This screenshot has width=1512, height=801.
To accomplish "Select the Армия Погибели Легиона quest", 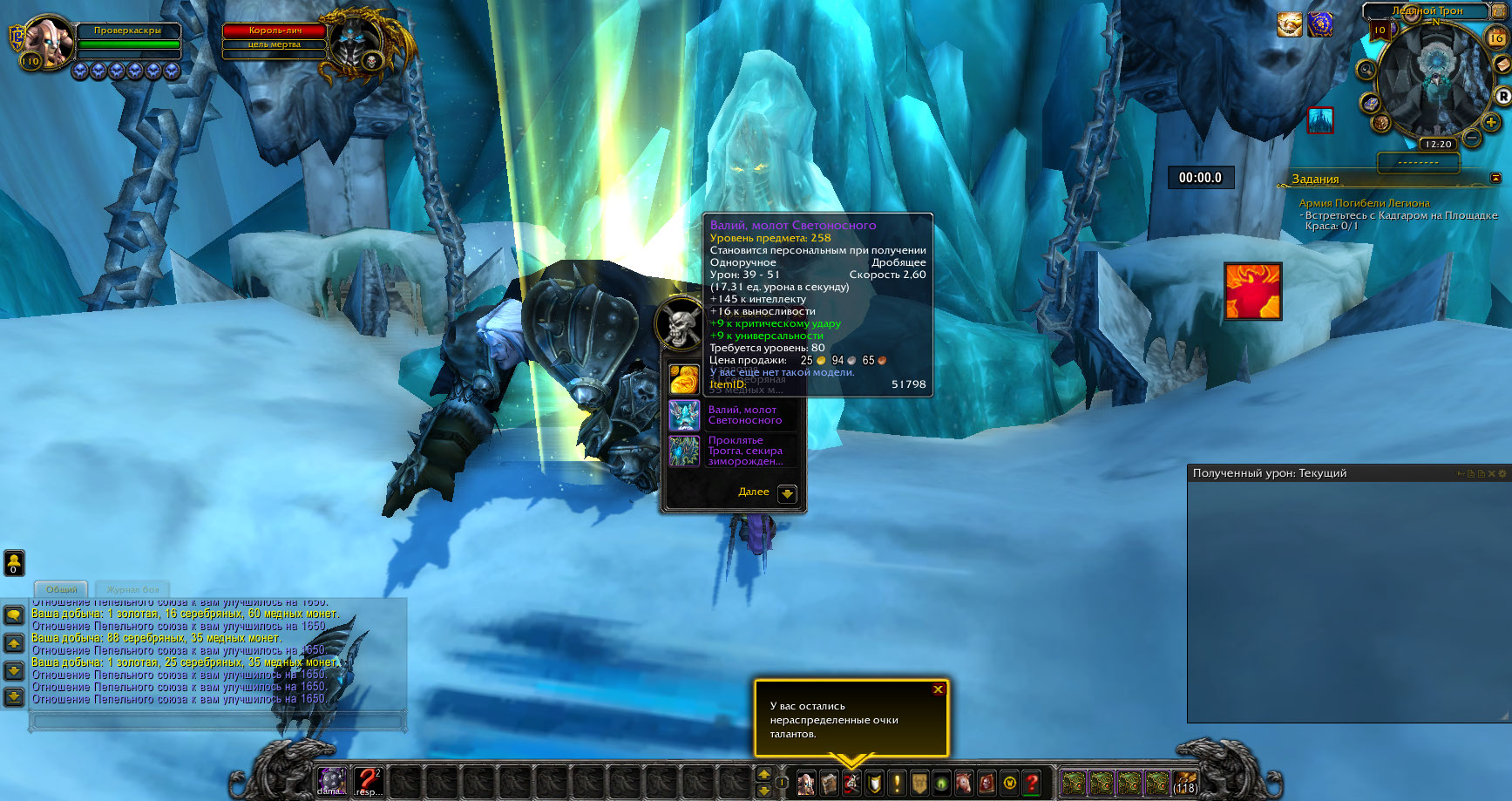I will click(1364, 203).
